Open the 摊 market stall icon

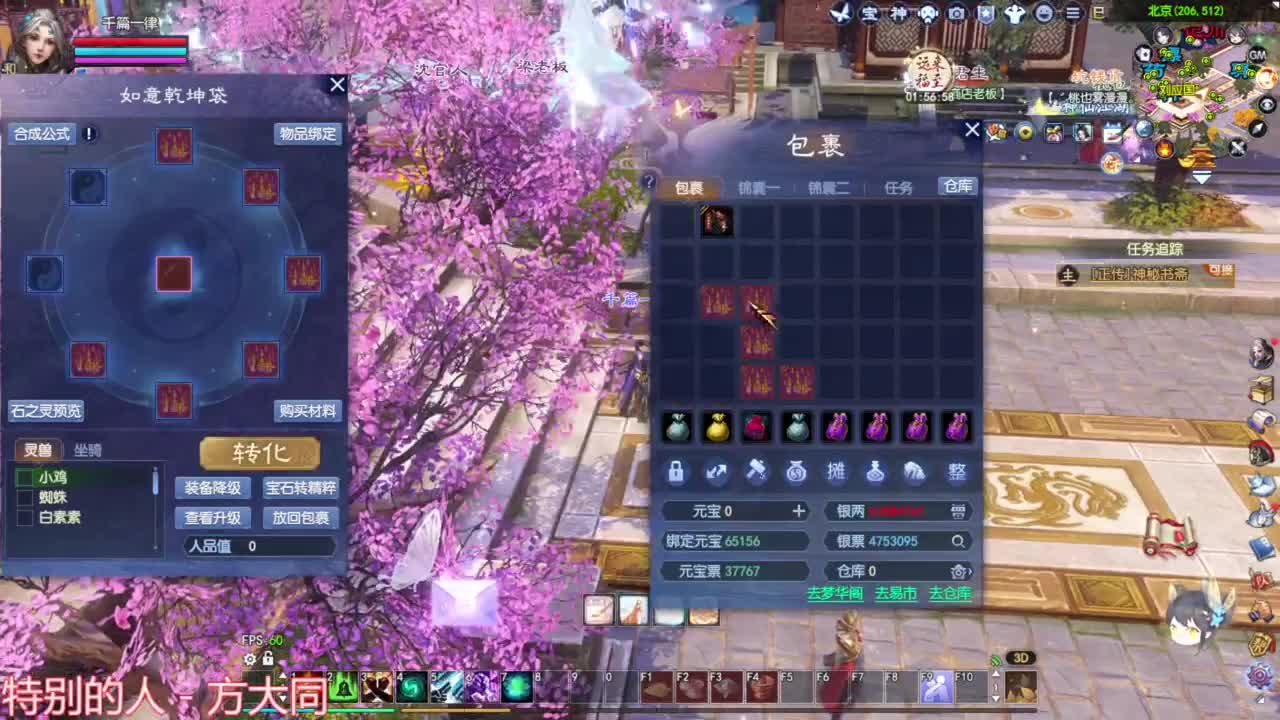tap(837, 473)
